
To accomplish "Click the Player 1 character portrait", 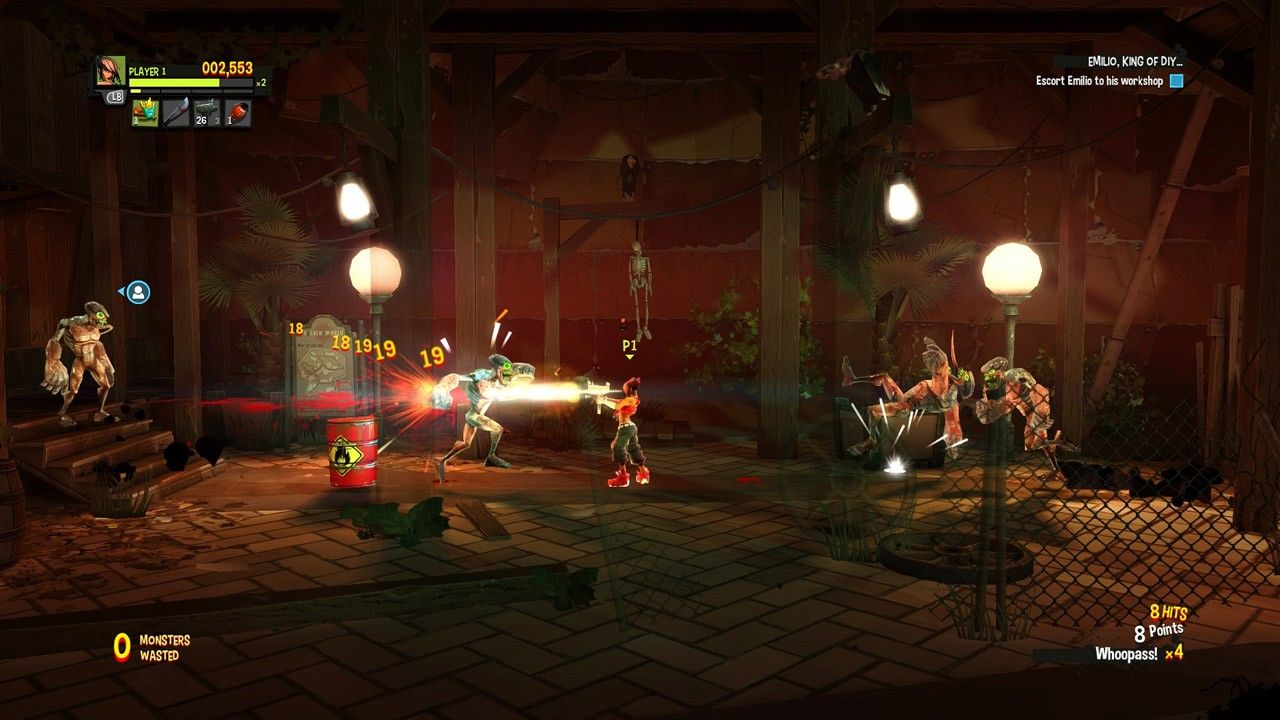I will [110, 71].
